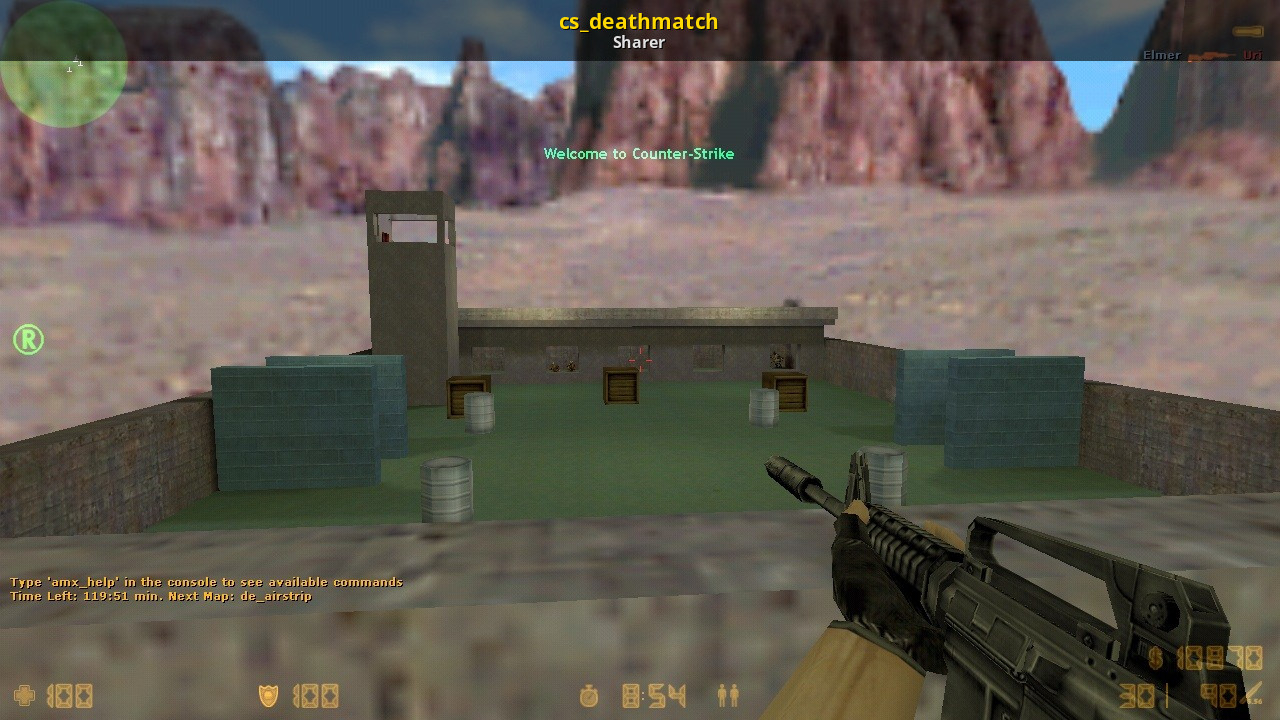Select the stopwatch icon beside the round timer
This screenshot has width=1280, height=720.
coord(588,696)
